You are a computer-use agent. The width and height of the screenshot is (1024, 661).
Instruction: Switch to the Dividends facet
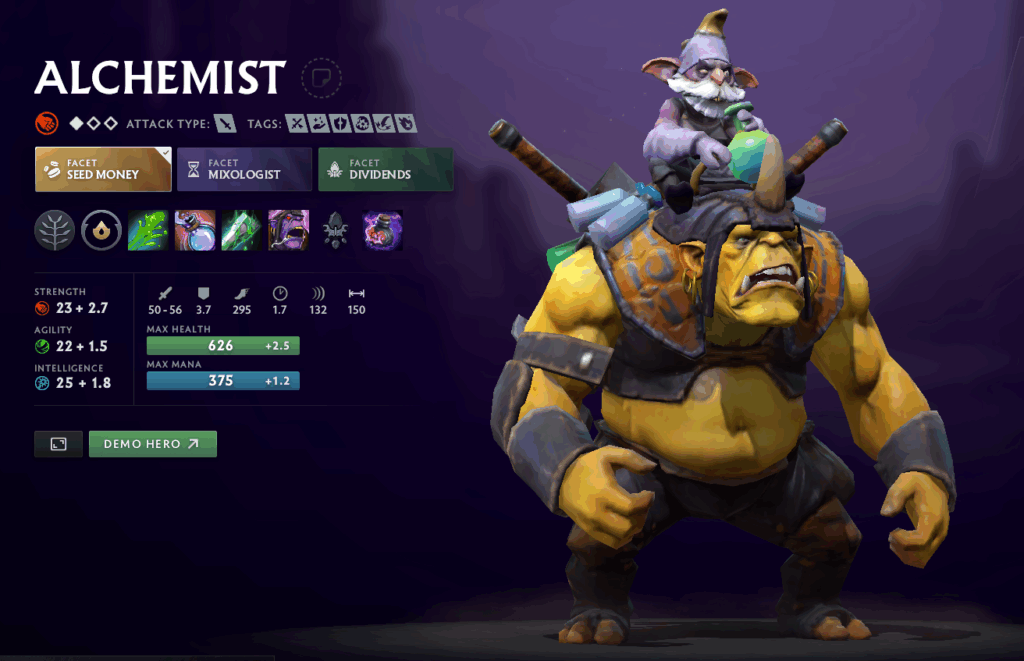tap(385, 169)
